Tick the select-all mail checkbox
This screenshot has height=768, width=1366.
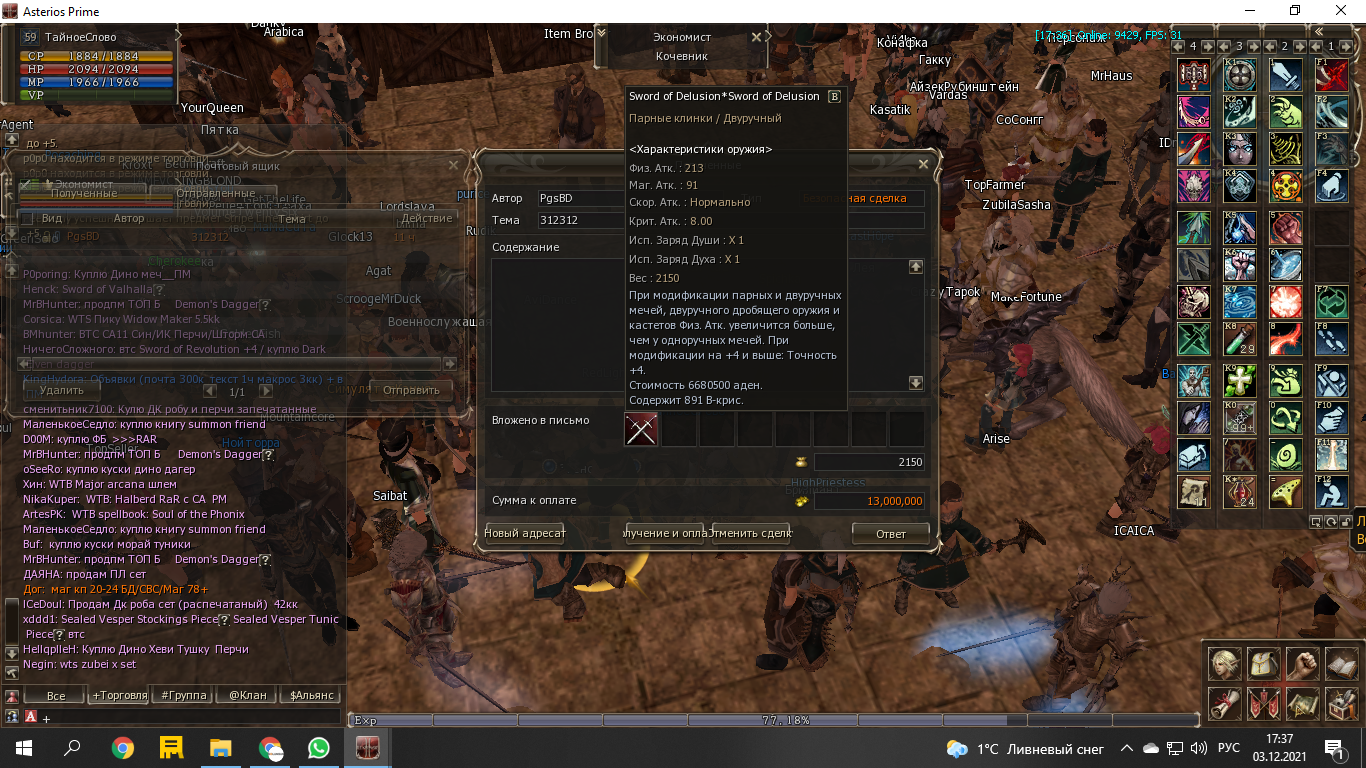[x=27, y=218]
